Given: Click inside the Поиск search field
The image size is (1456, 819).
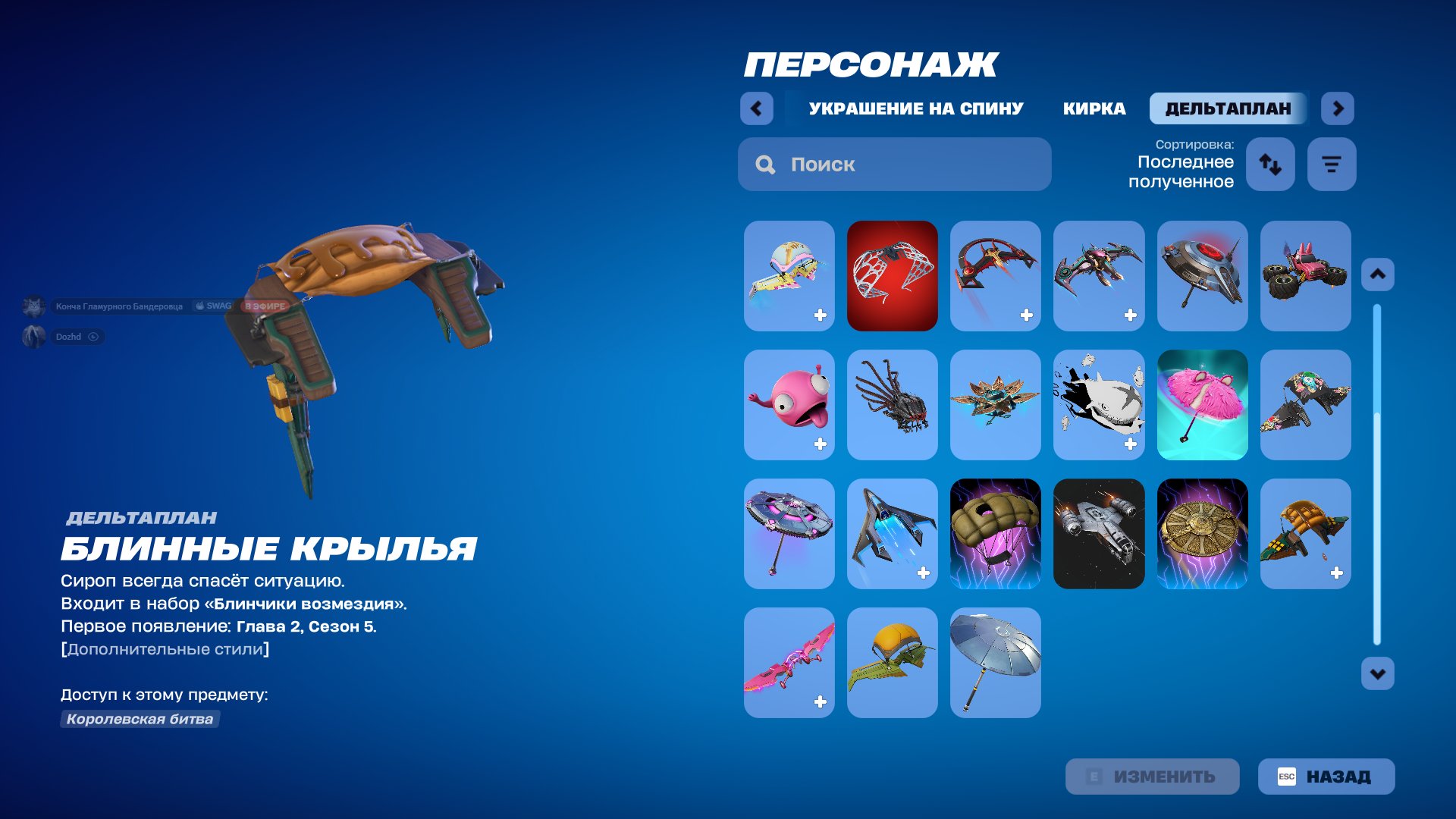Looking at the screenshot, I should (895, 164).
